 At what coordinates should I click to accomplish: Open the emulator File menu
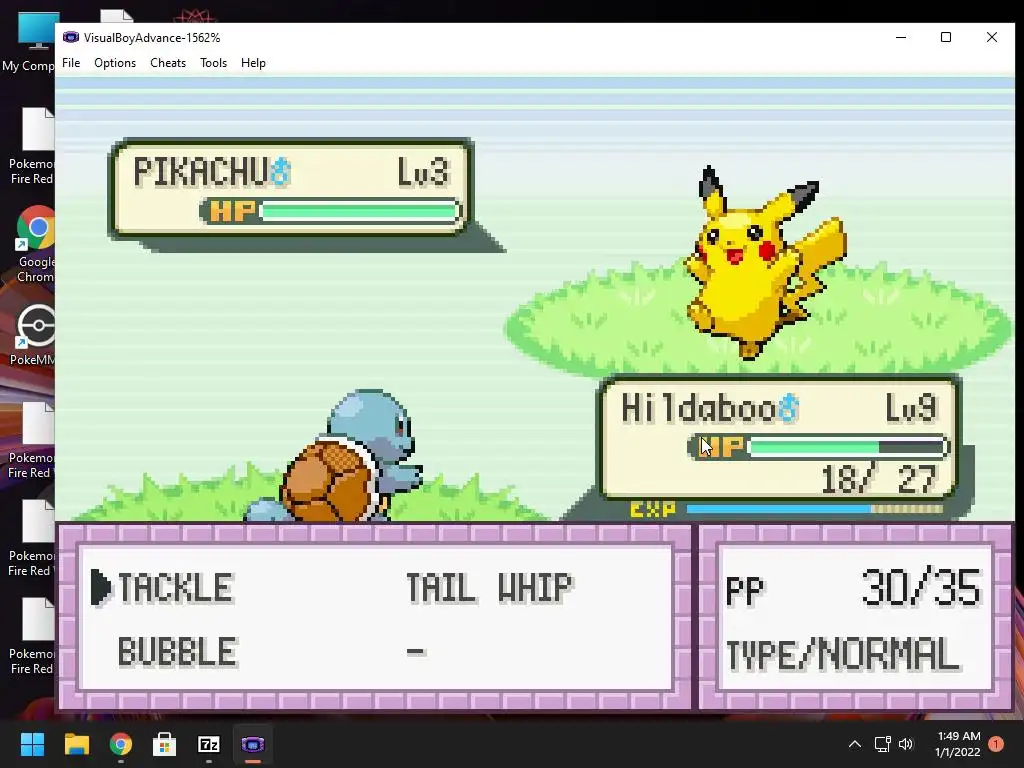(71, 63)
